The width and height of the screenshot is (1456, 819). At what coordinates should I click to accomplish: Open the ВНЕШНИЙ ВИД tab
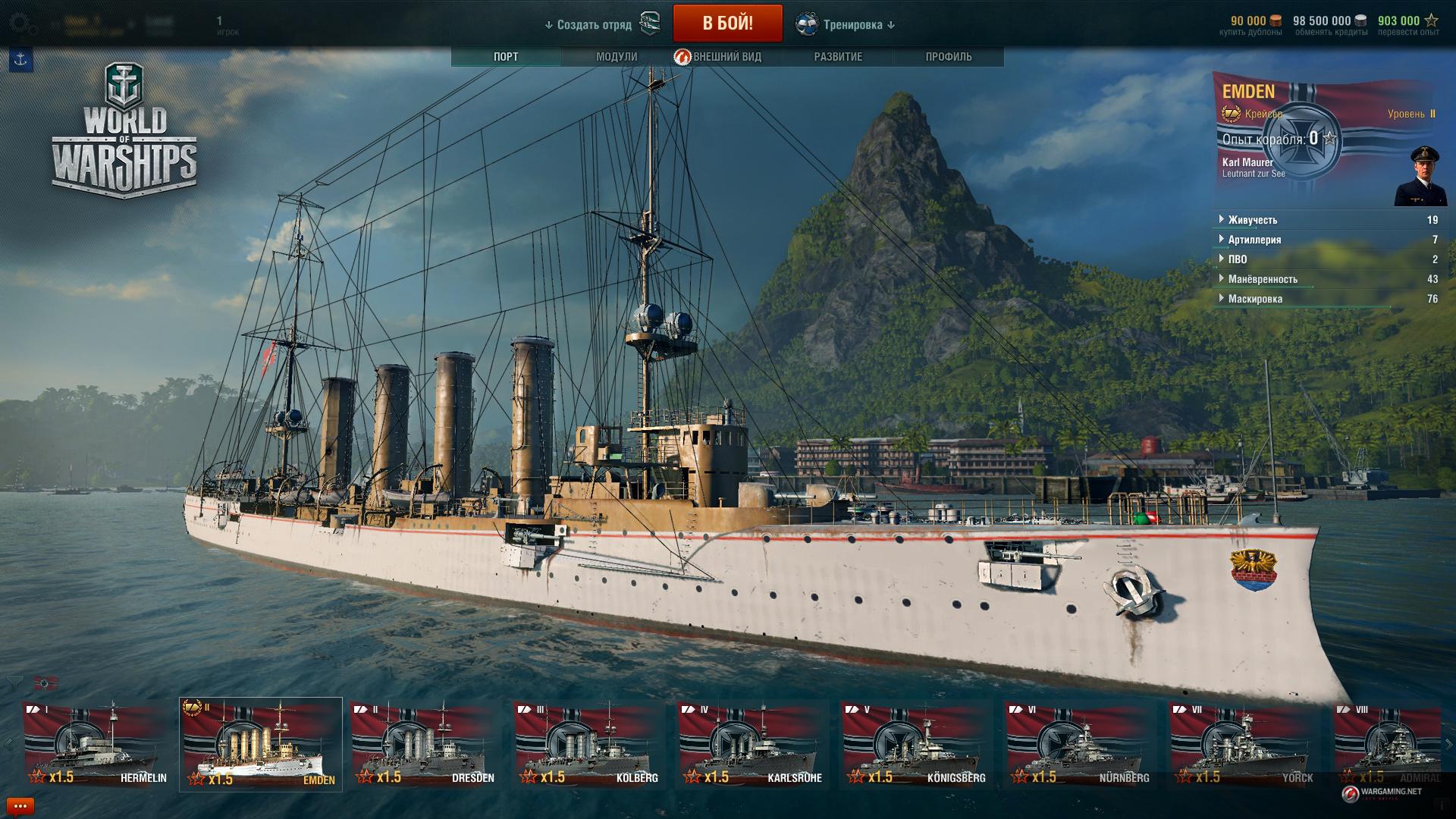(726, 57)
